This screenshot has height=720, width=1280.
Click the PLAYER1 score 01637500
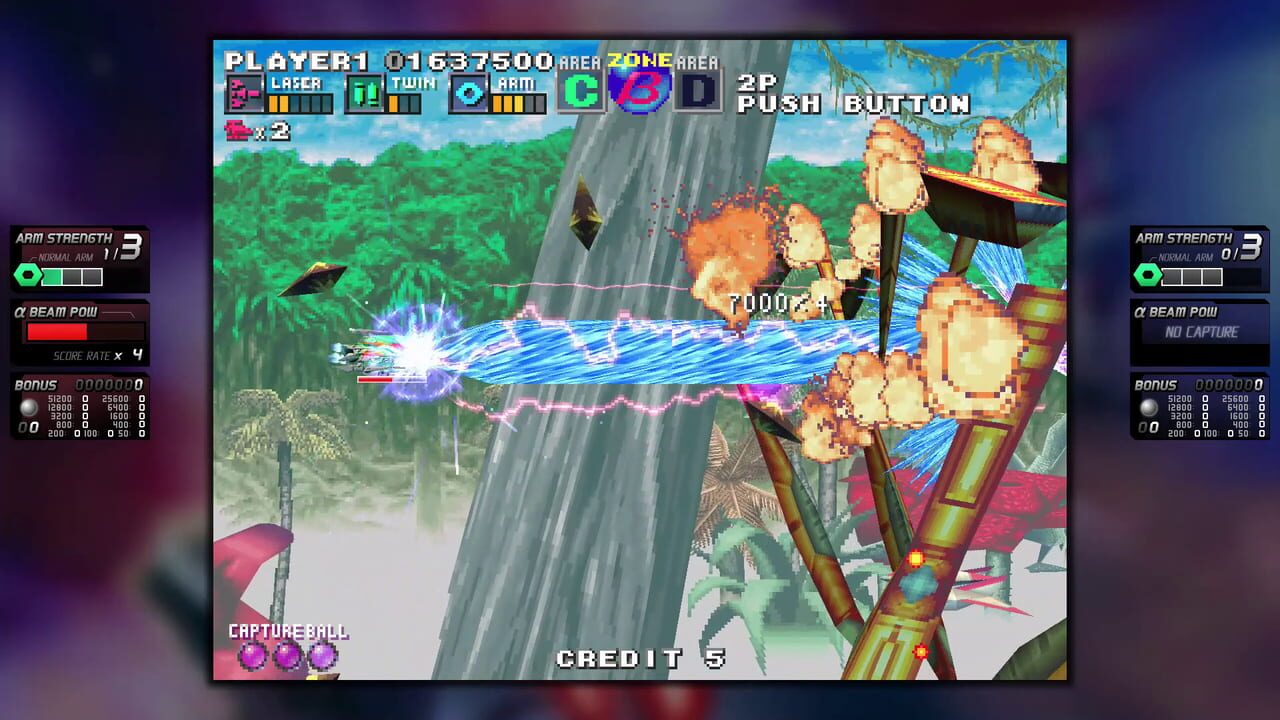471,59
